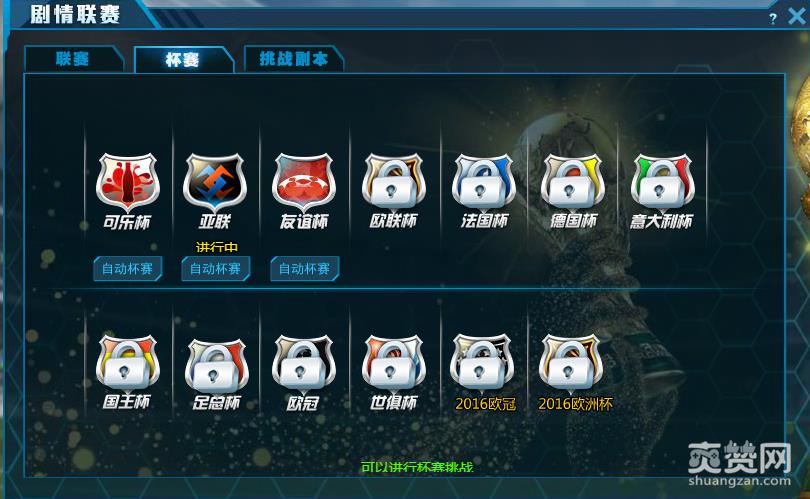Viewport: 810px width, 499px height.
Task: Choose the 亚联 cup badge
Action: (215, 182)
